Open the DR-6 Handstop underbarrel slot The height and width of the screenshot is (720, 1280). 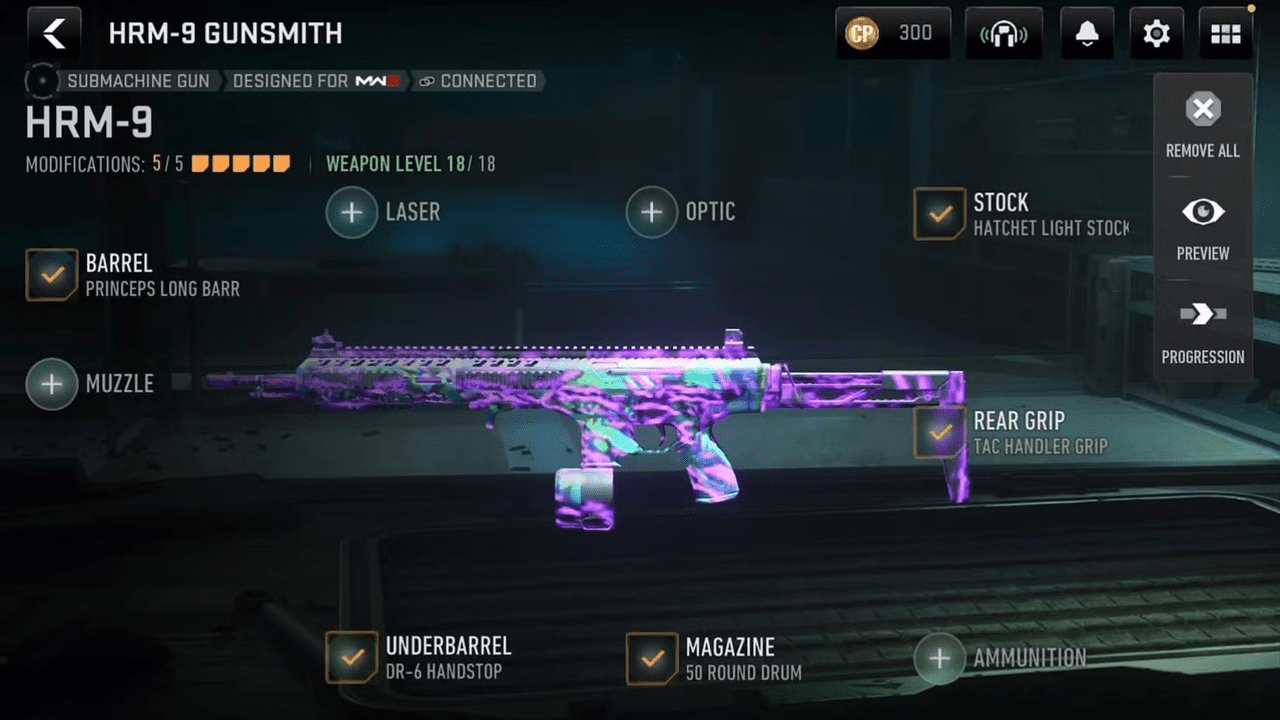pos(352,658)
